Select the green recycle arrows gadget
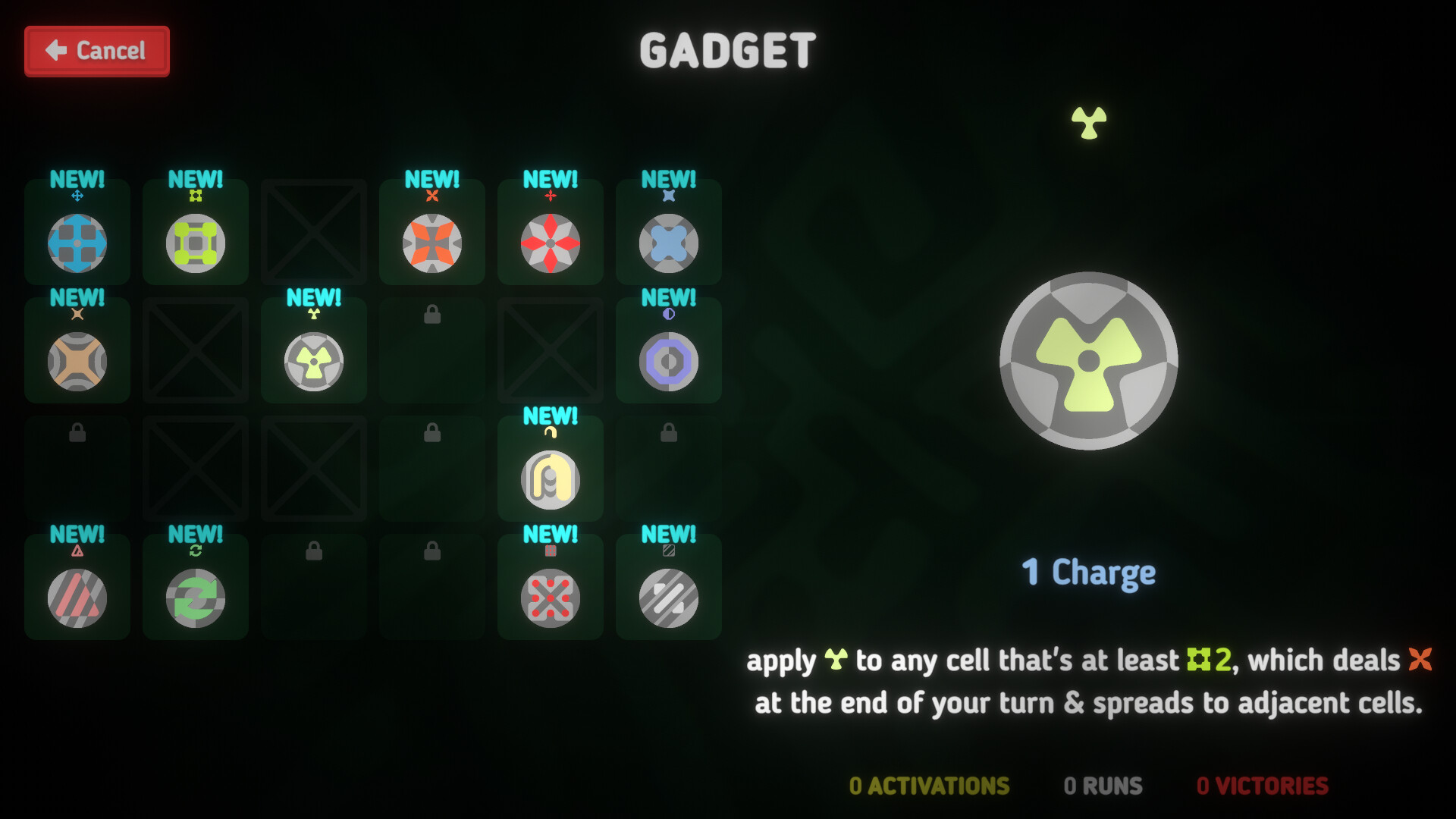 pyautogui.click(x=195, y=598)
